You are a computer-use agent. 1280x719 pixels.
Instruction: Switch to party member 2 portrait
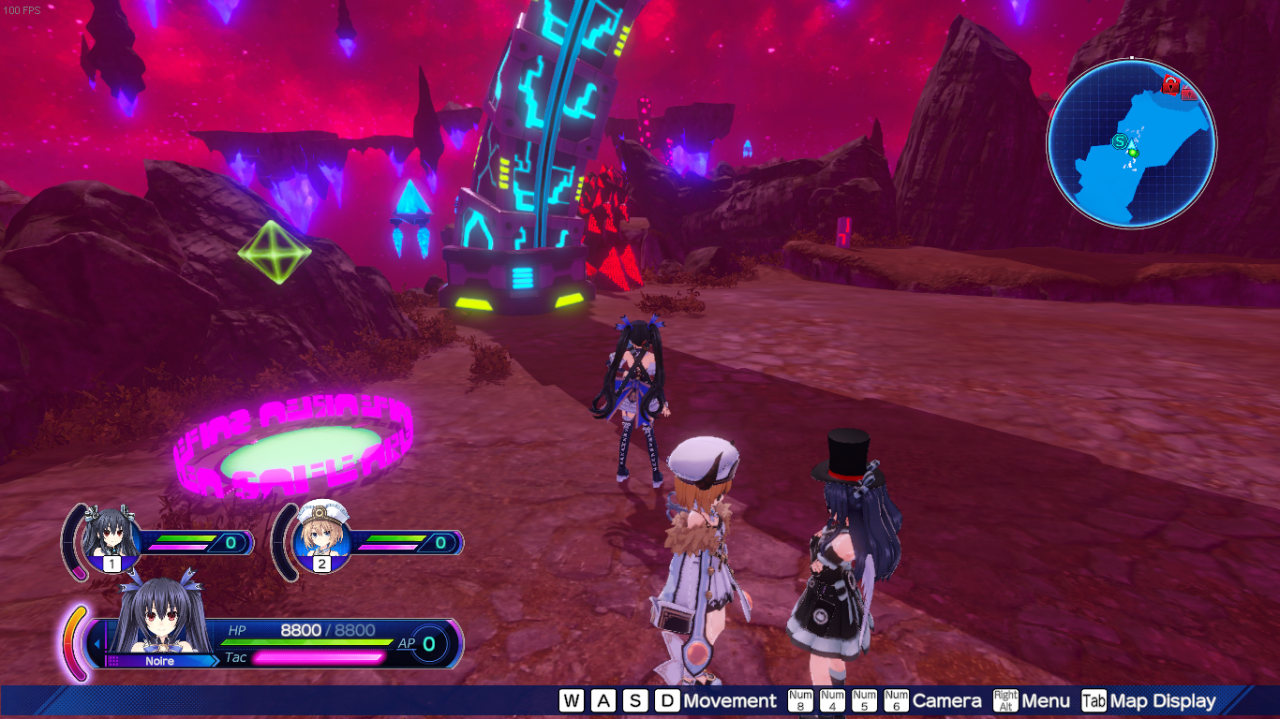[x=322, y=536]
